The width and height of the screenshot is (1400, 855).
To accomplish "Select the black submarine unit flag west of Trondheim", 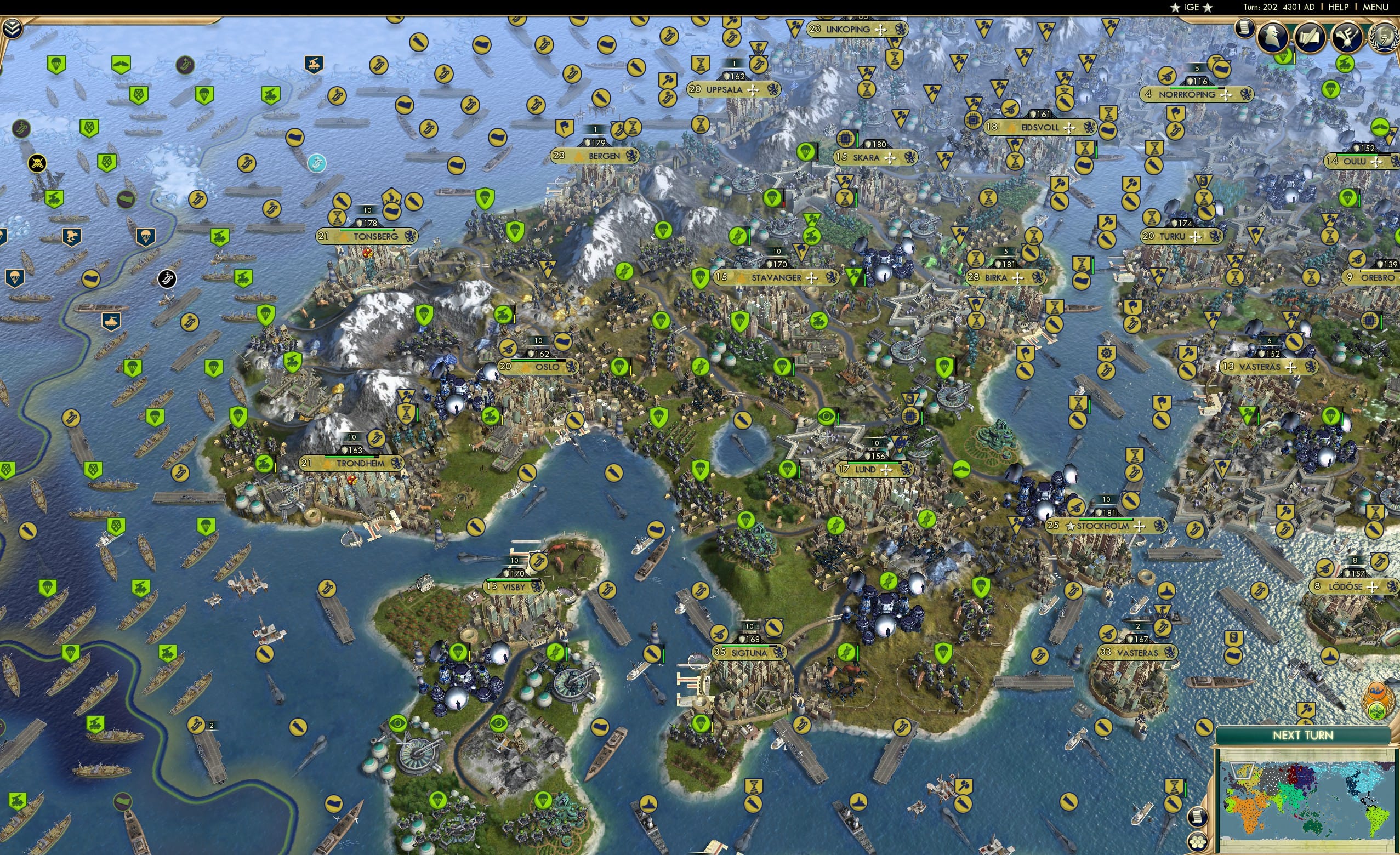I will pos(167,280).
